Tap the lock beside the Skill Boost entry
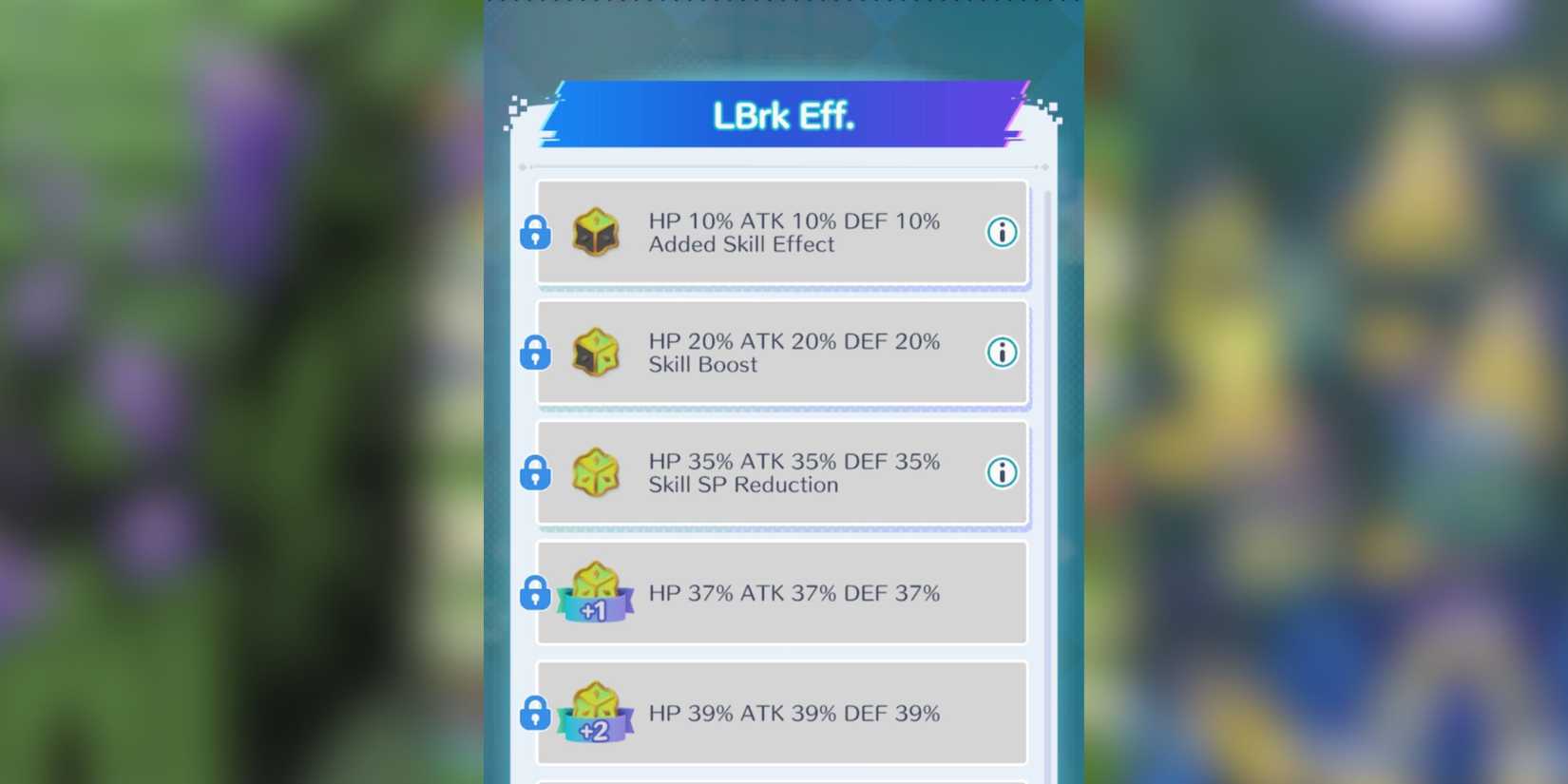1568x784 pixels. tap(533, 353)
